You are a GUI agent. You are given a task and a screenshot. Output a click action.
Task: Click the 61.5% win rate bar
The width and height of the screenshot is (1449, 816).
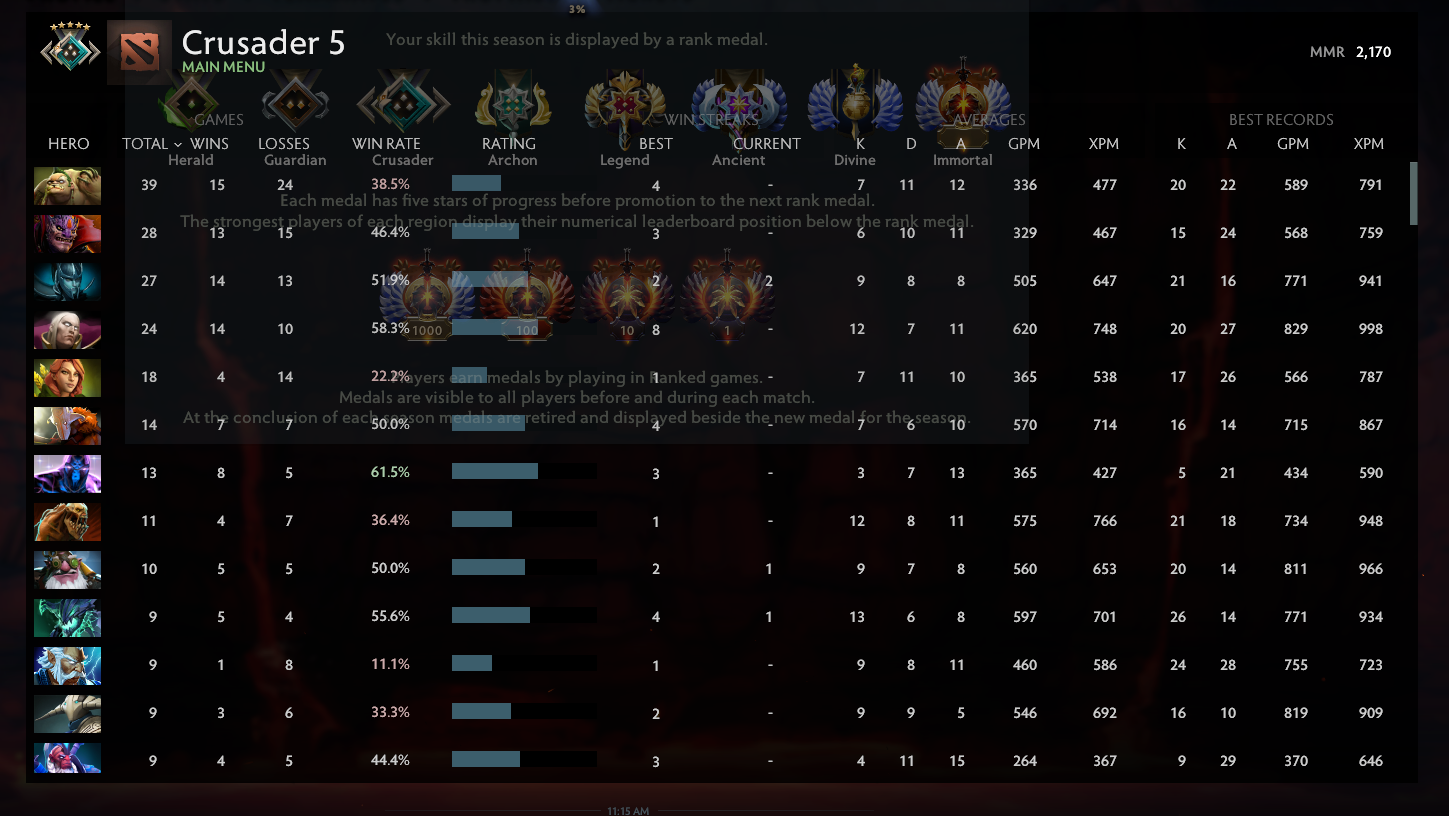point(494,472)
